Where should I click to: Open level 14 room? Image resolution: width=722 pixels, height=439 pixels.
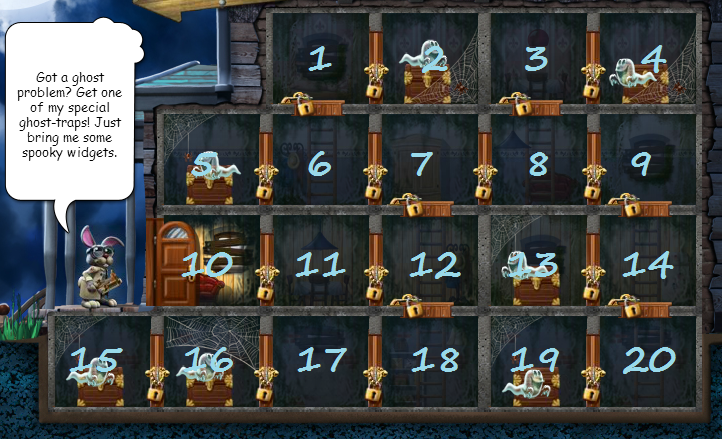[647, 264]
